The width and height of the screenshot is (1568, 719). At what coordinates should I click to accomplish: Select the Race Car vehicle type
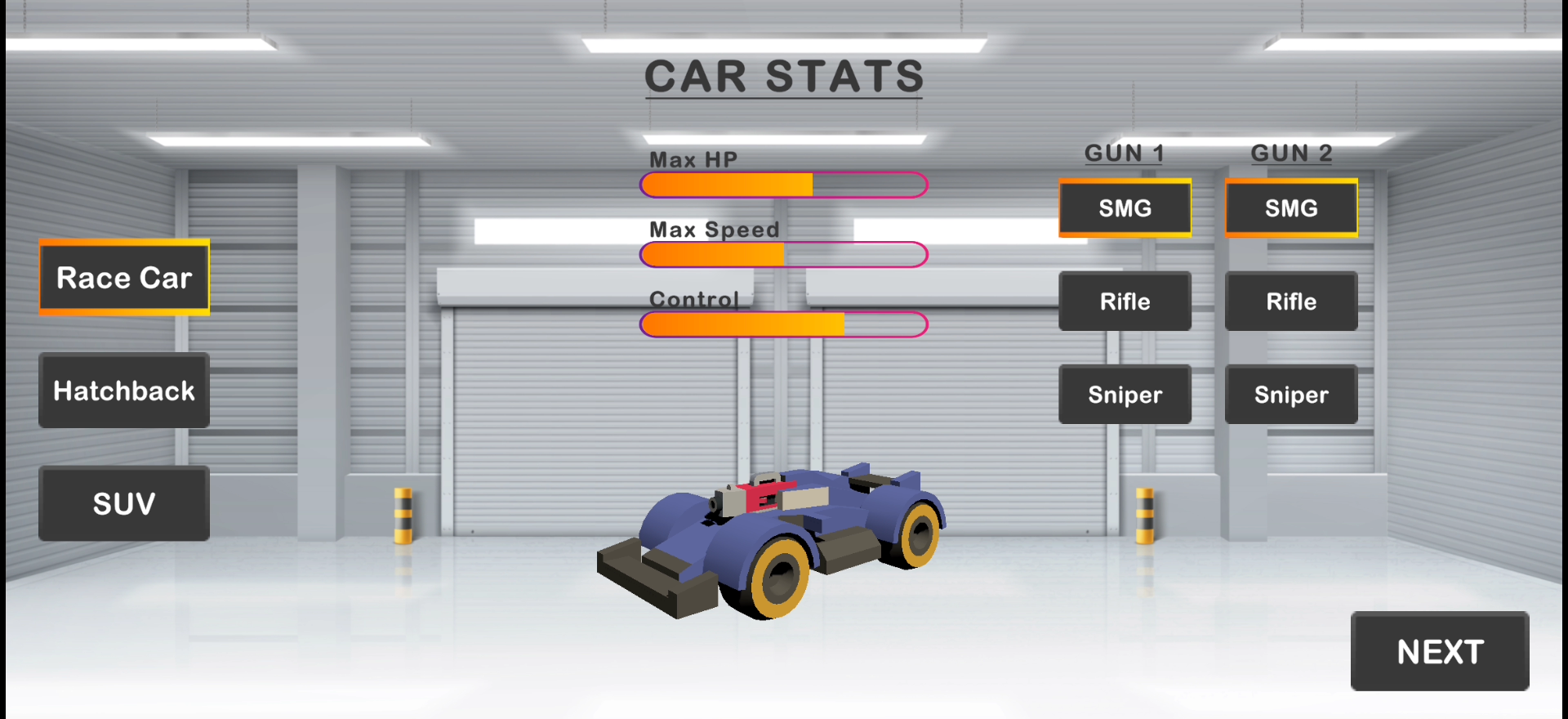123,278
